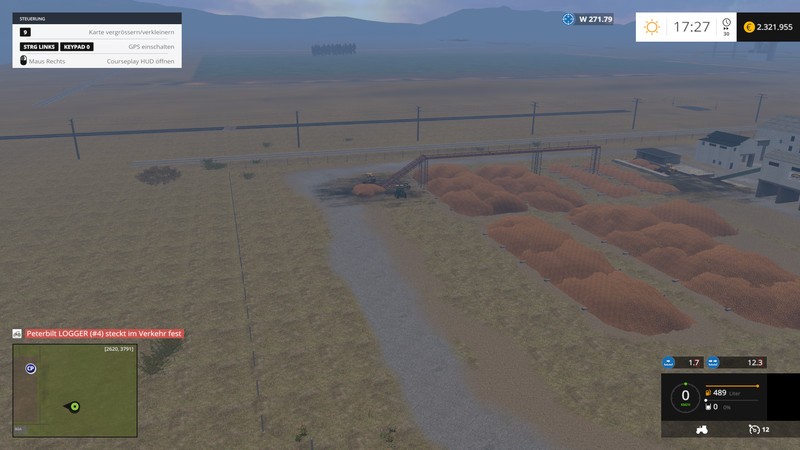Click the tractor icon in vehicle HUD
Screen dimensions: 800x450
(701, 429)
